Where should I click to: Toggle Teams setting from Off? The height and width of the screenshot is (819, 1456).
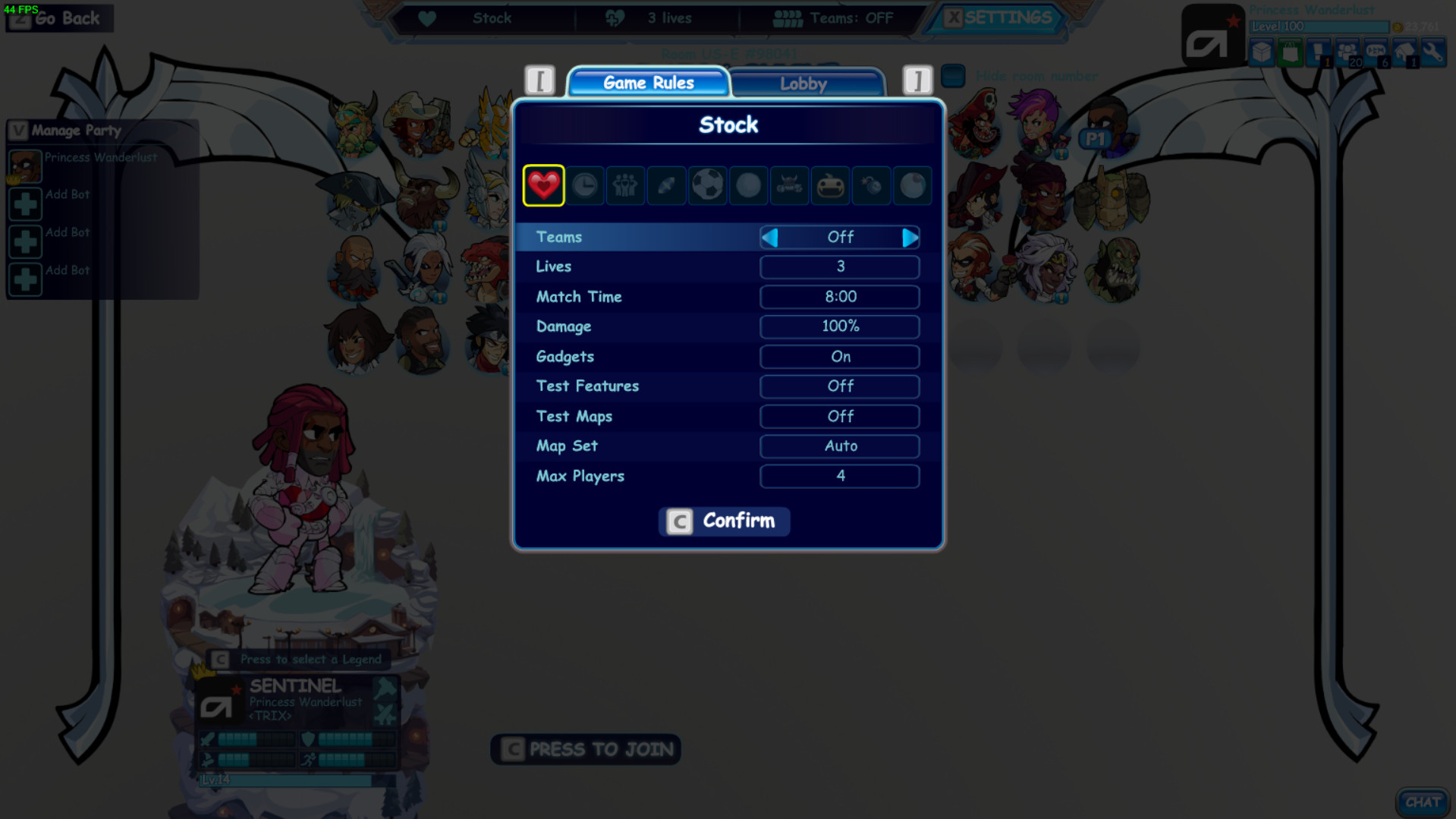pyautogui.click(x=840, y=237)
